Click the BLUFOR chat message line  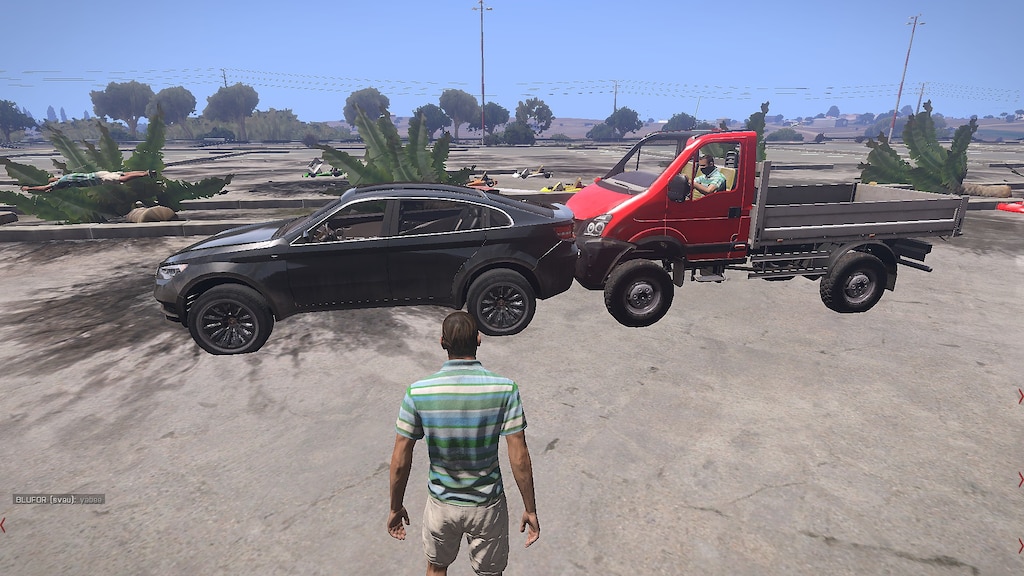(x=58, y=499)
